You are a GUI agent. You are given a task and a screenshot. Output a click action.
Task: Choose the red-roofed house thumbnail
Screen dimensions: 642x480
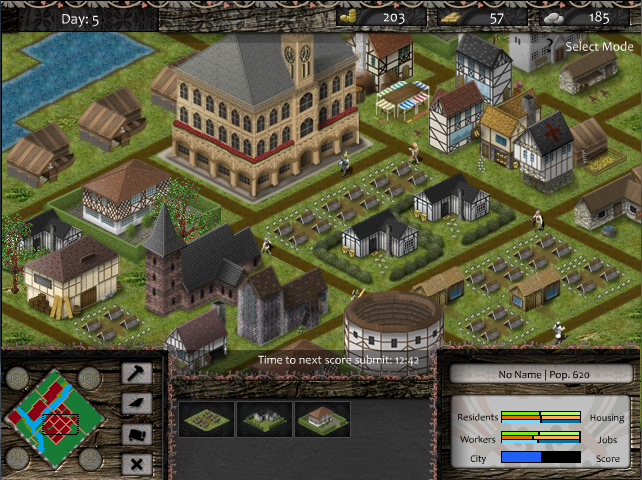(x=322, y=420)
